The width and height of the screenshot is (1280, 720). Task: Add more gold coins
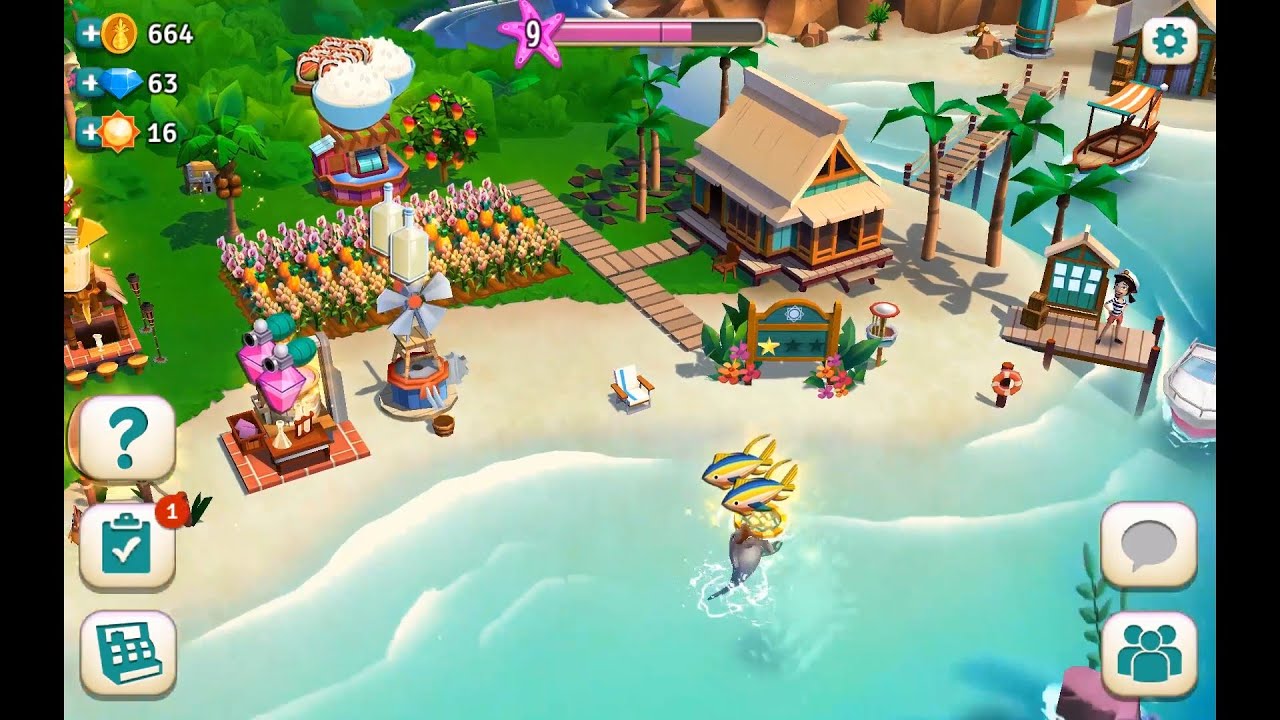coord(90,33)
